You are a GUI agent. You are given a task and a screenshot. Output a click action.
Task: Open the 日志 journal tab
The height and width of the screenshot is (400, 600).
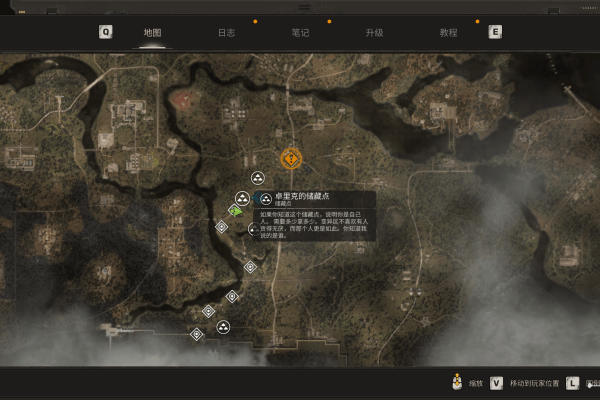click(226, 32)
